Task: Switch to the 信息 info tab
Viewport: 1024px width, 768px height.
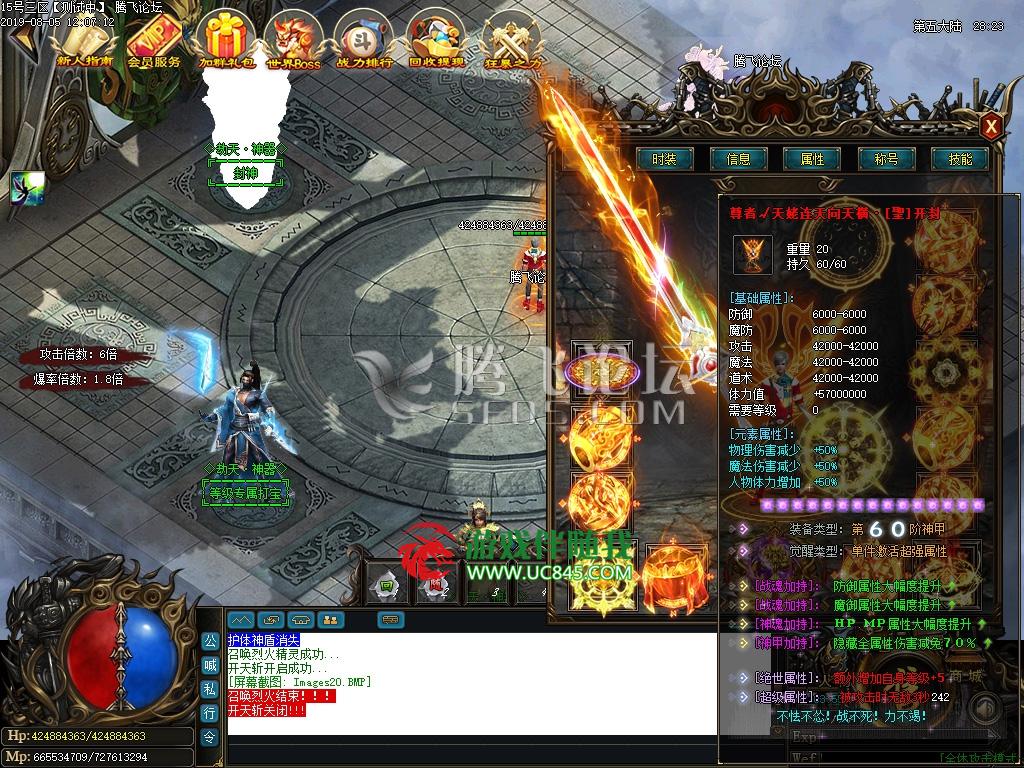Action: point(738,159)
